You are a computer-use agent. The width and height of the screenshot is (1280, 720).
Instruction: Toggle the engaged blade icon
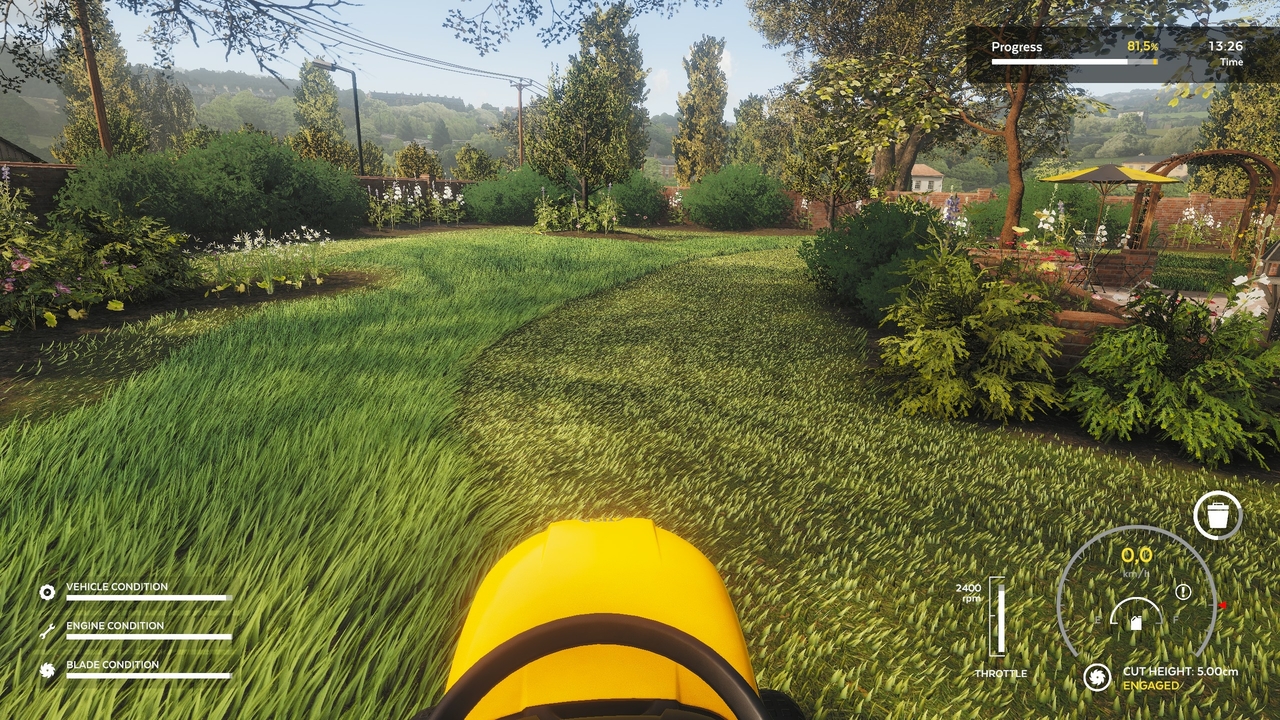click(x=1097, y=677)
